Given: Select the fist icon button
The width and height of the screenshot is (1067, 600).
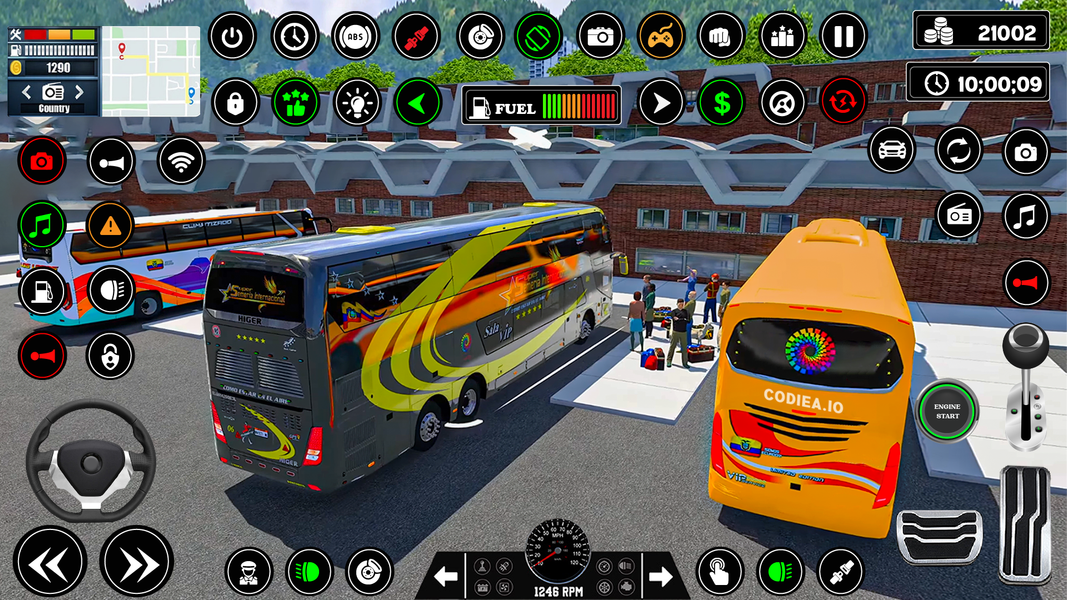Looking at the screenshot, I should point(721,37).
